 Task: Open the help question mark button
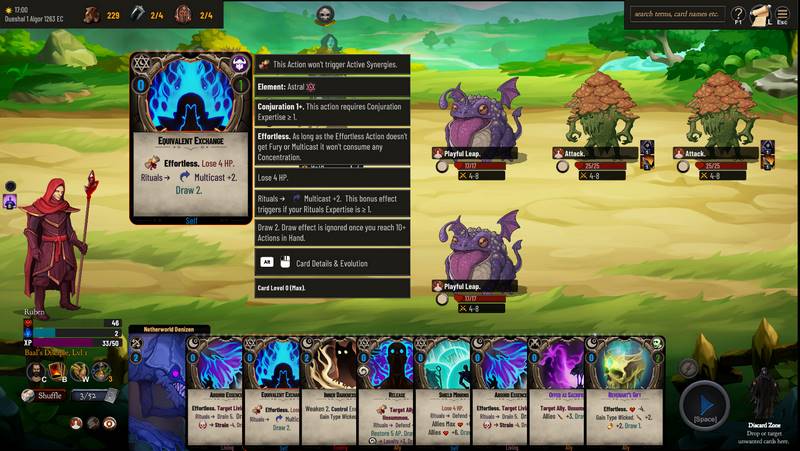click(738, 15)
